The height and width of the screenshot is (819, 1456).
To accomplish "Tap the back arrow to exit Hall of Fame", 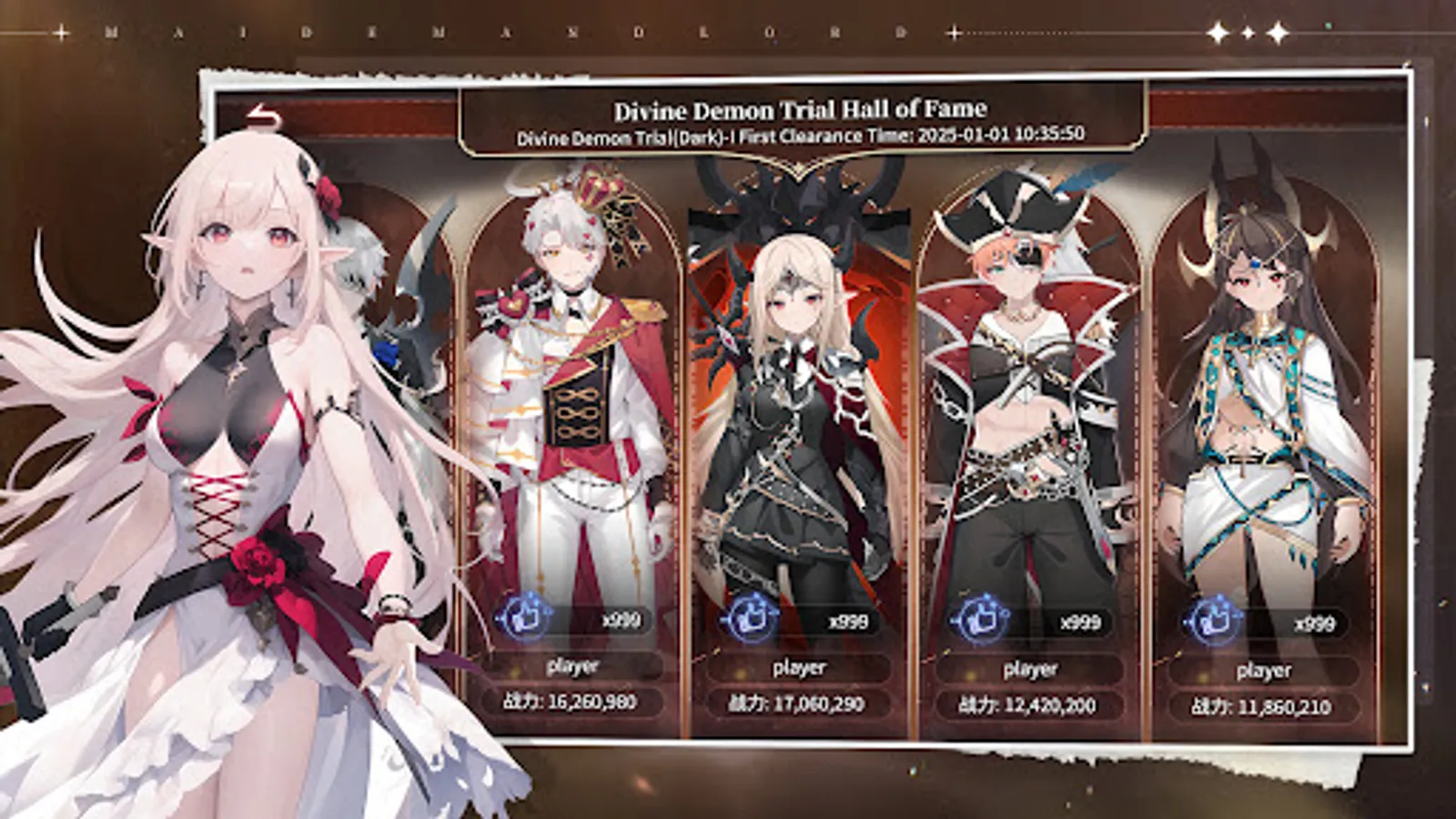I will (264, 114).
